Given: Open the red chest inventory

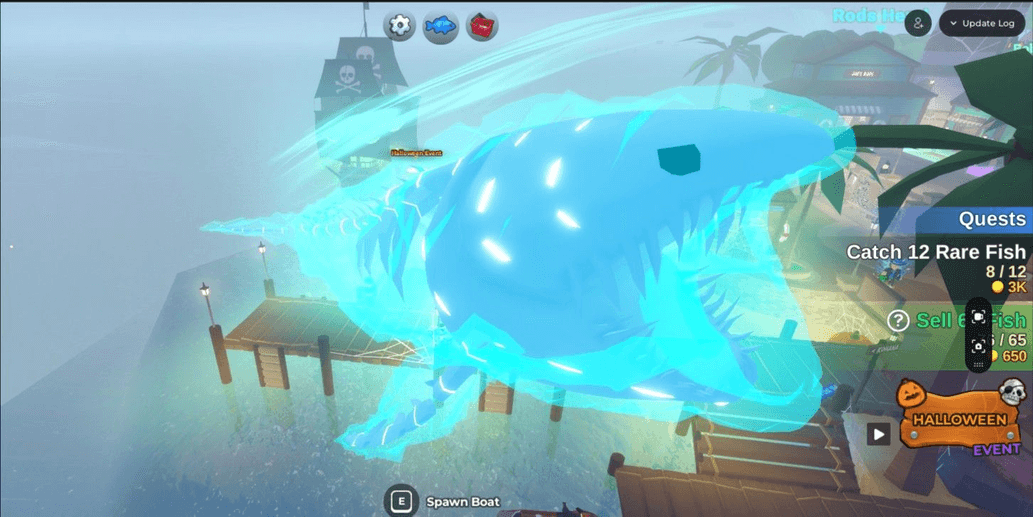Looking at the screenshot, I should click(482, 25).
